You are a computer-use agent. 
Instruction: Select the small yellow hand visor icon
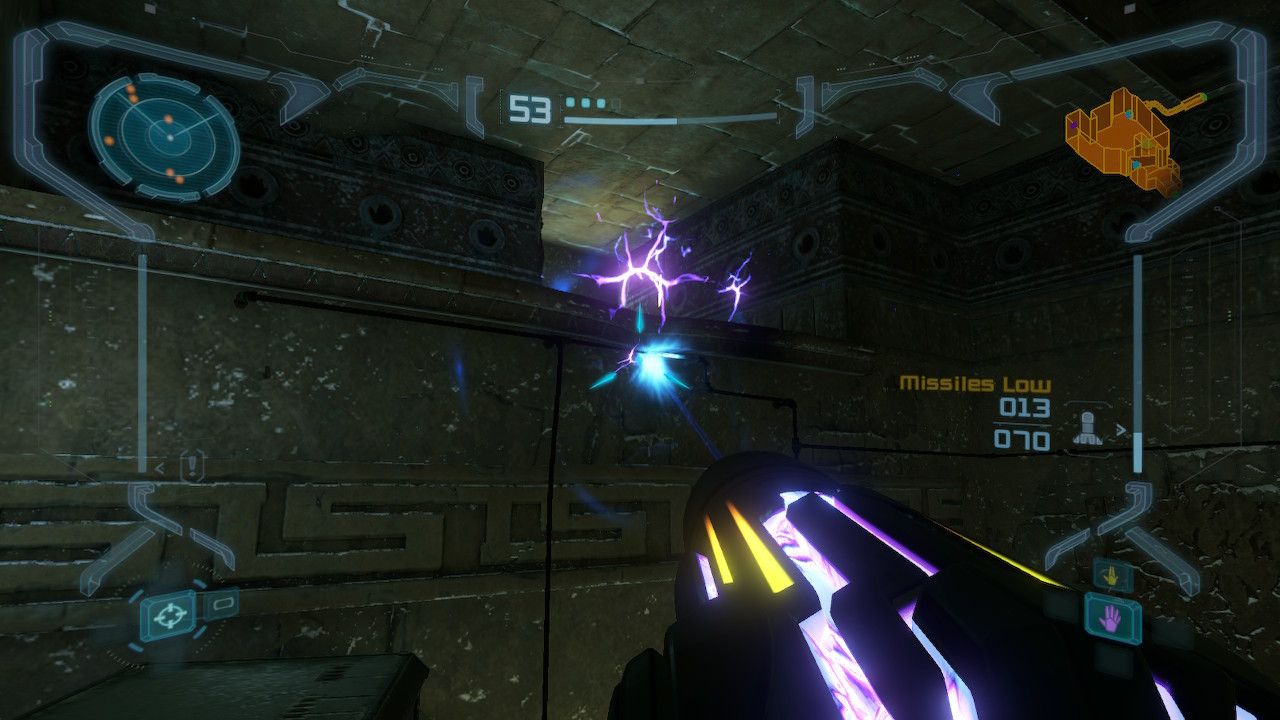click(x=1111, y=575)
